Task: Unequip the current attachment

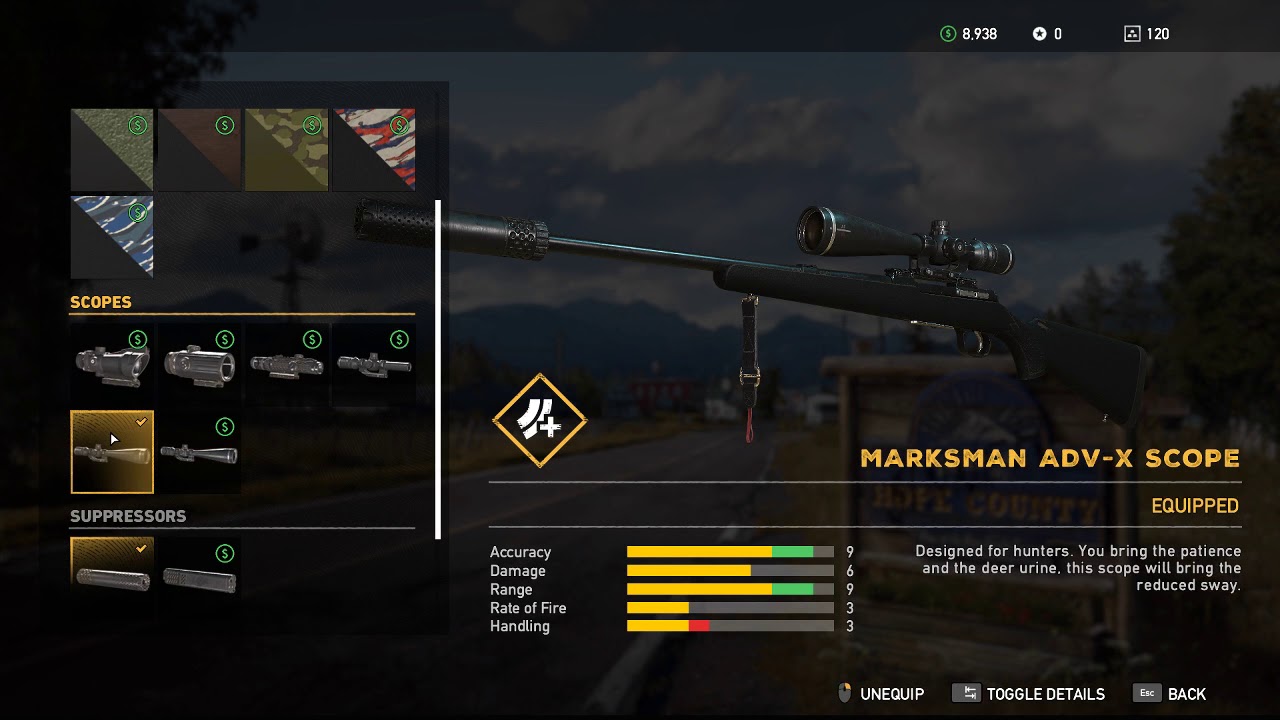Action: point(880,694)
